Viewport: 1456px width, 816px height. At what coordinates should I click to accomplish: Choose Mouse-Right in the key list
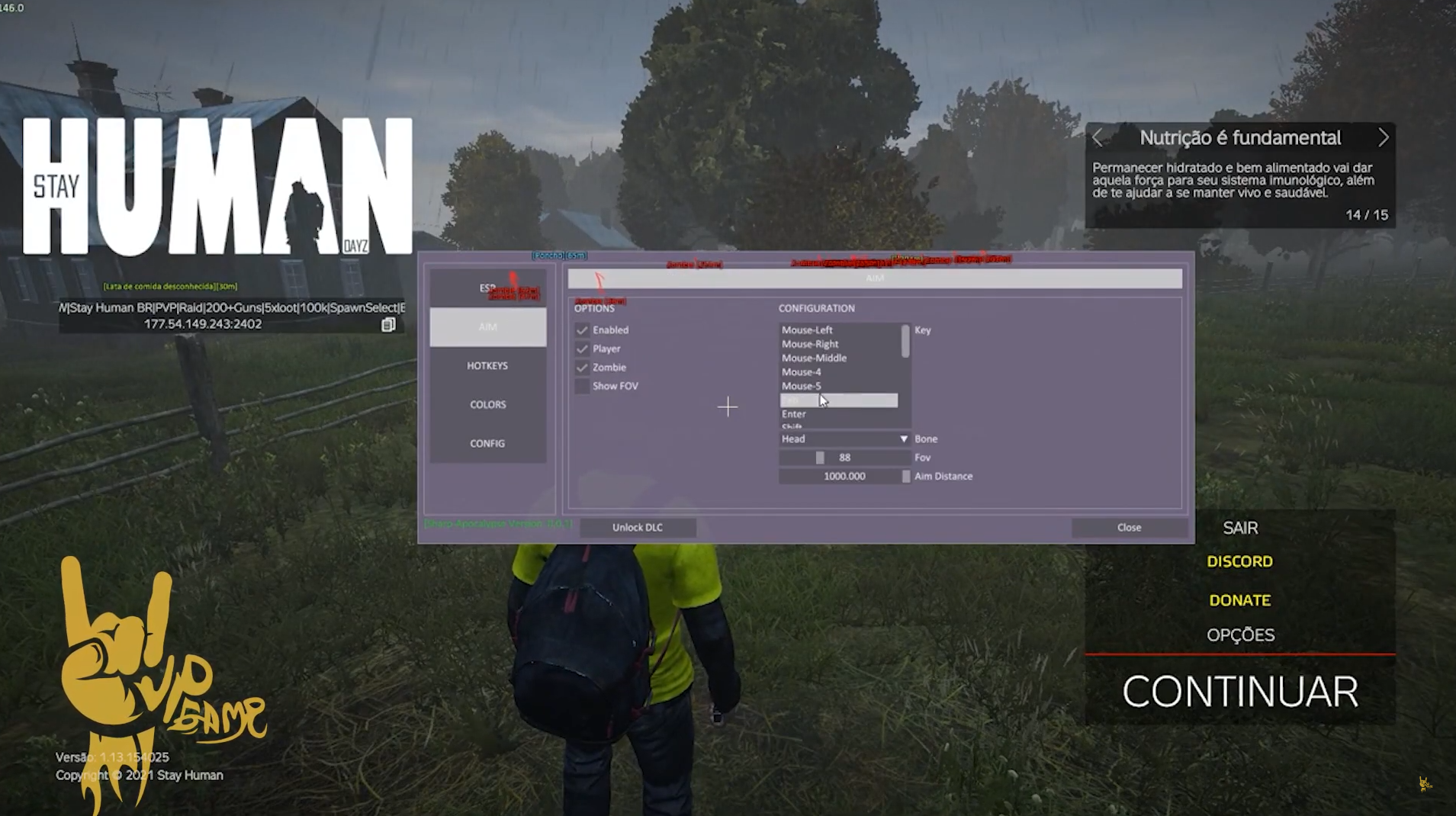pos(810,344)
